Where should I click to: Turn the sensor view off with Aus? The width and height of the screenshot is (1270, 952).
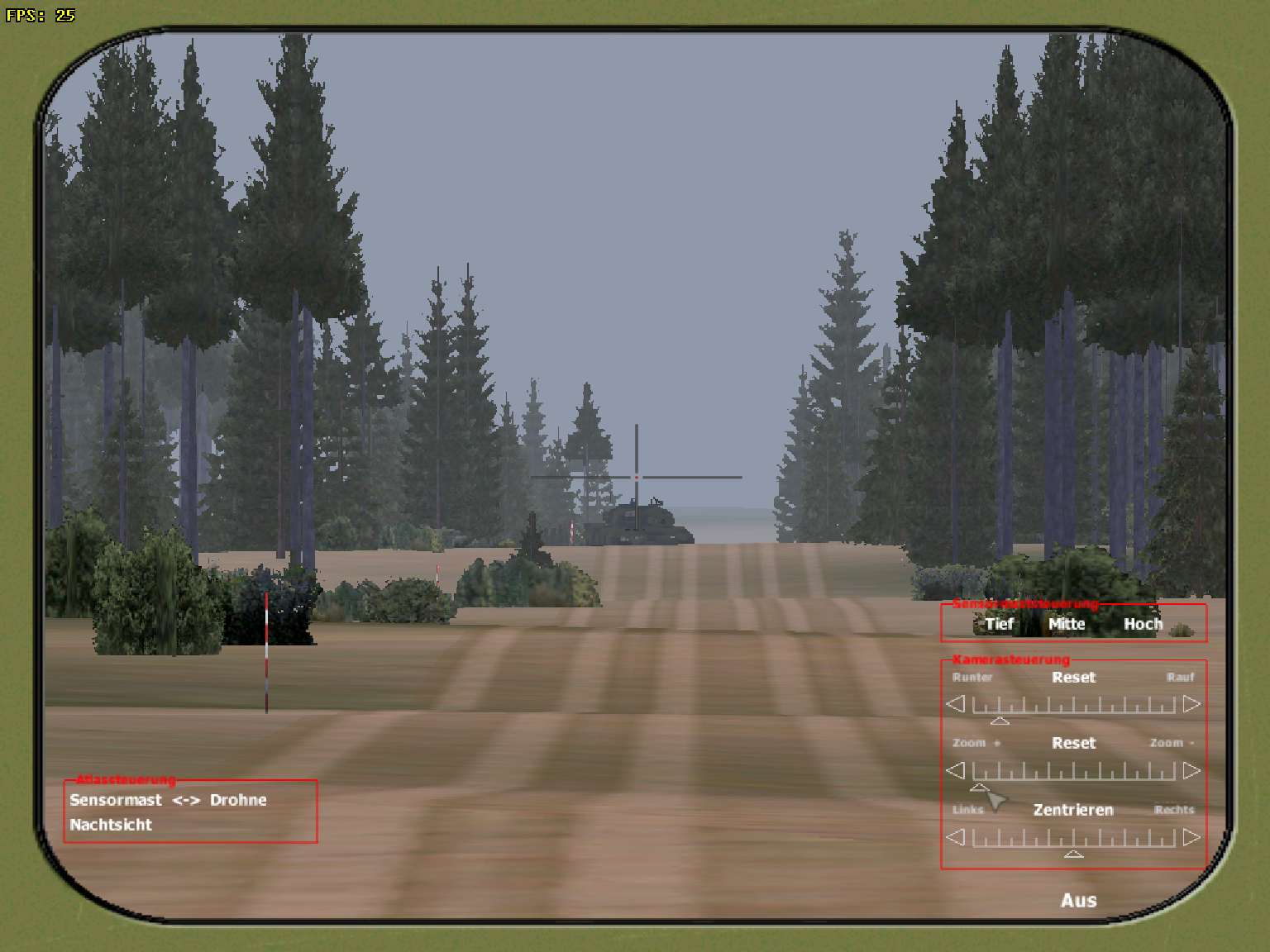click(1078, 901)
